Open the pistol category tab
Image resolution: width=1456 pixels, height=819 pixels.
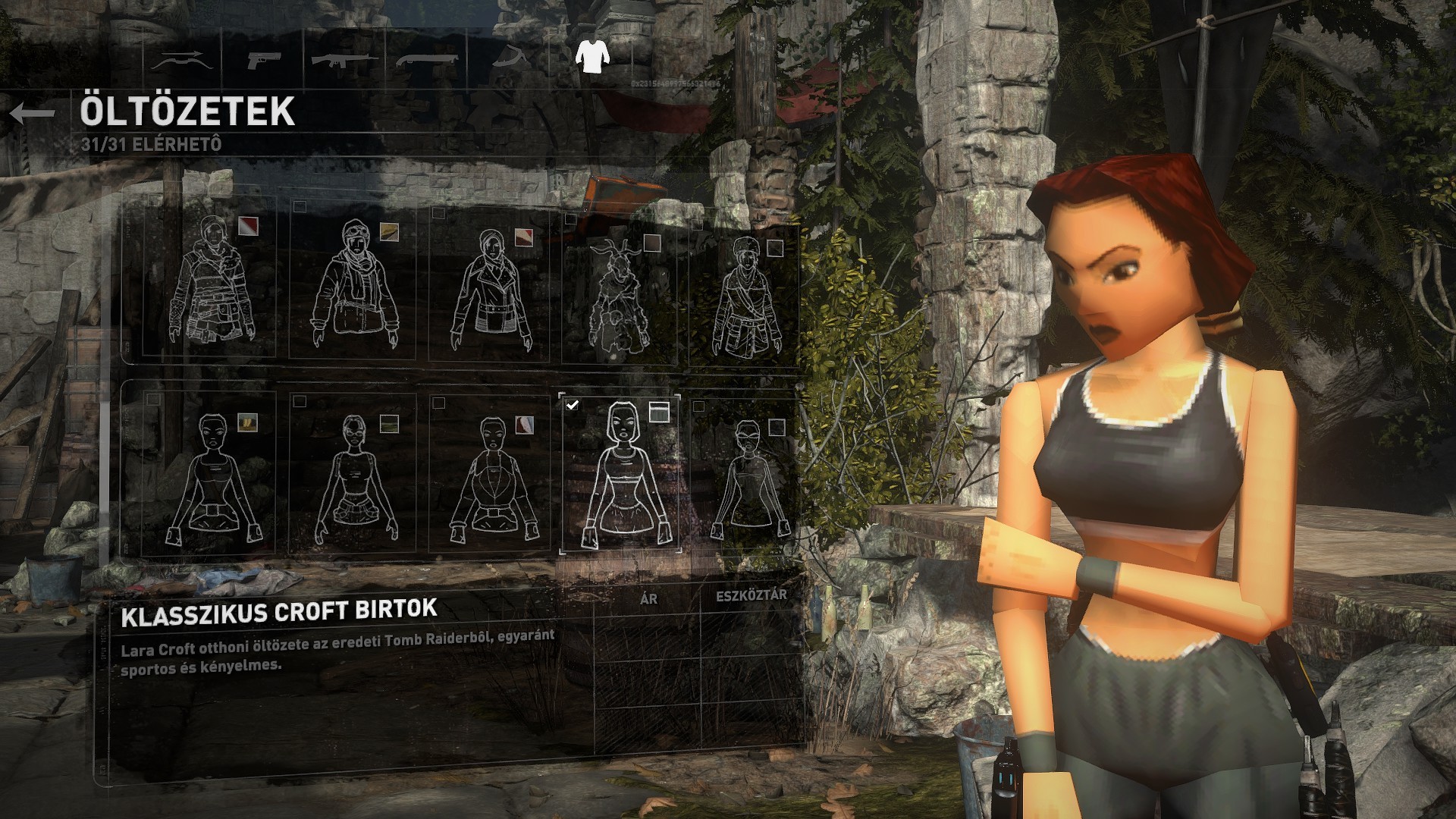click(264, 61)
